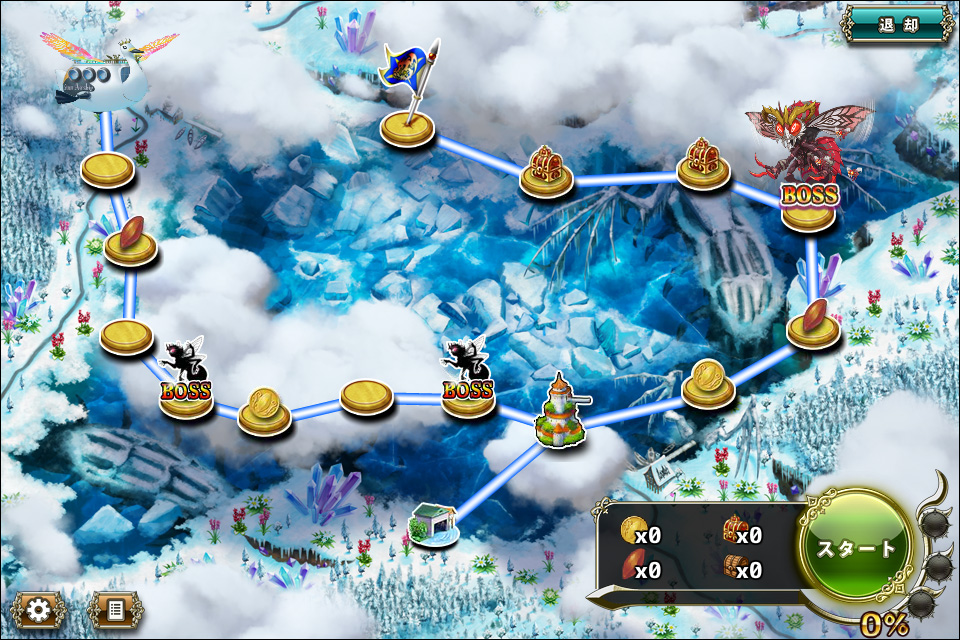Click the 退却 retreat button

click(x=897, y=24)
